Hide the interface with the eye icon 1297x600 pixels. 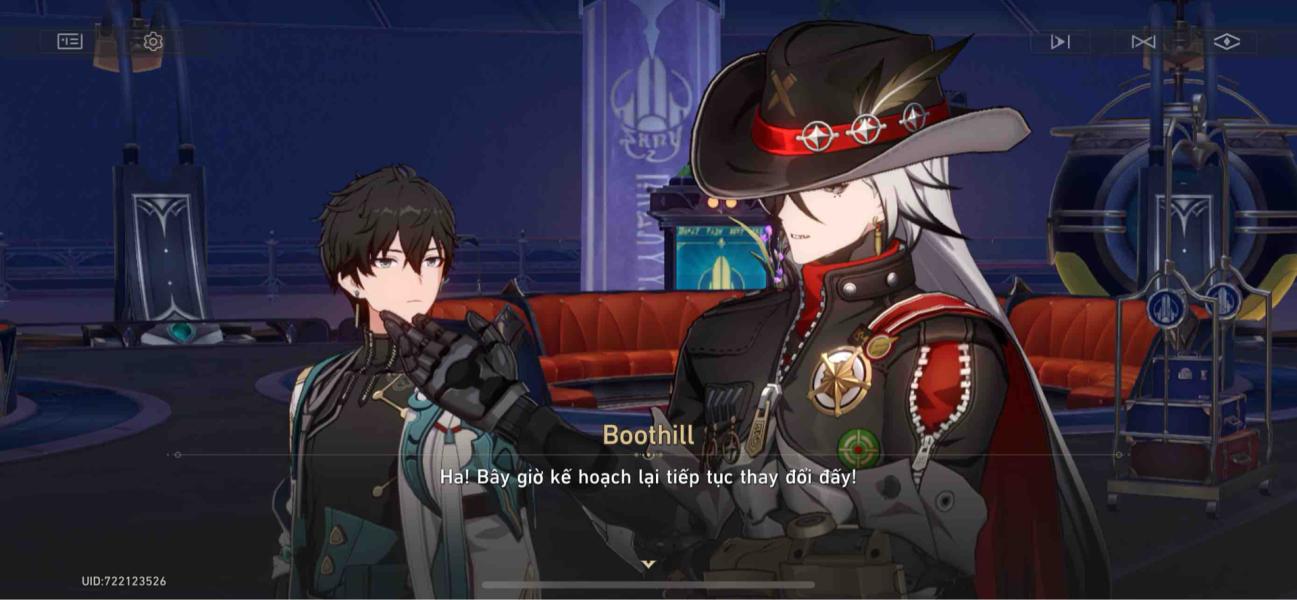pyautogui.click(x=1226, y=41)
